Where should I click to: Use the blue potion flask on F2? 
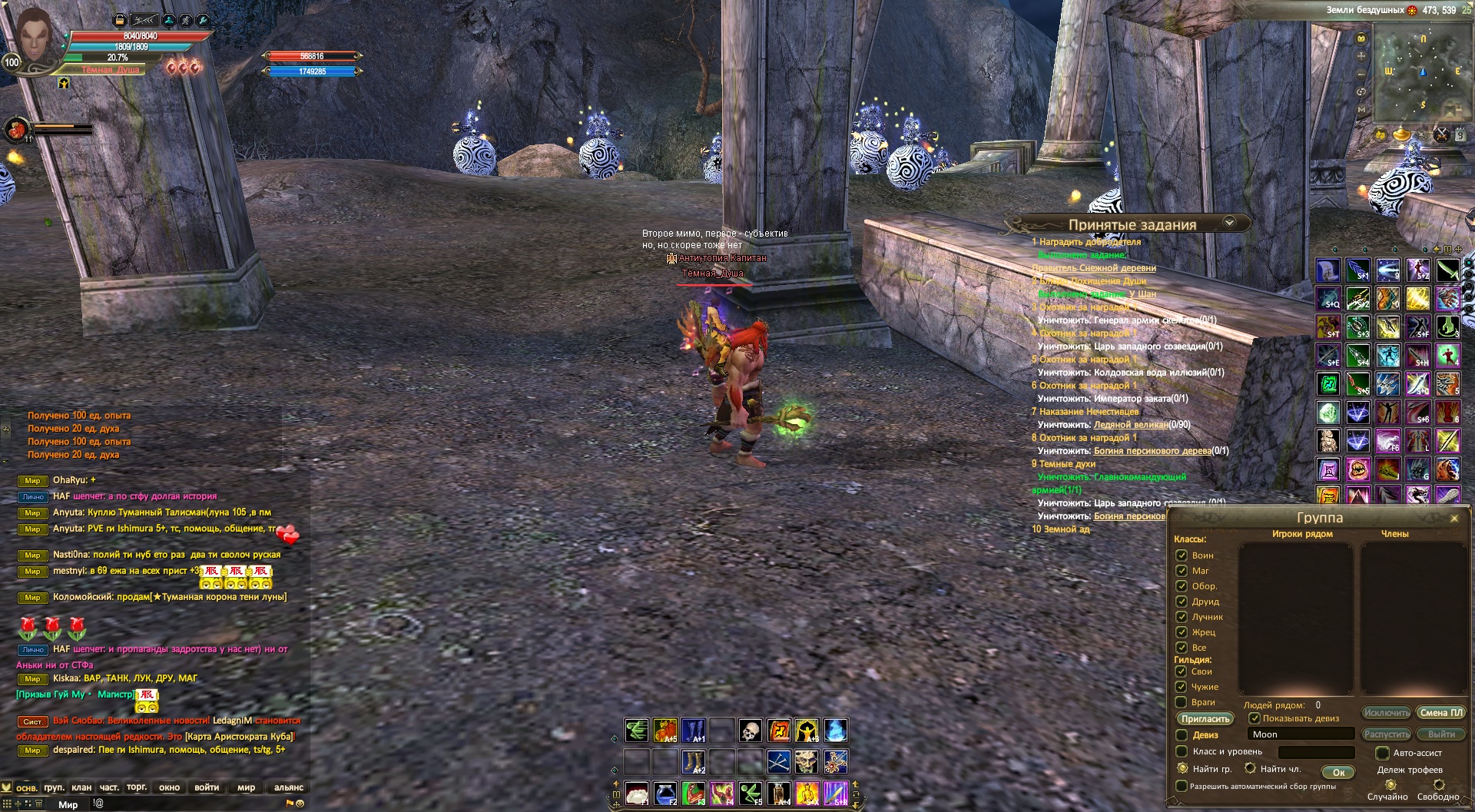[x=665, y=793]
